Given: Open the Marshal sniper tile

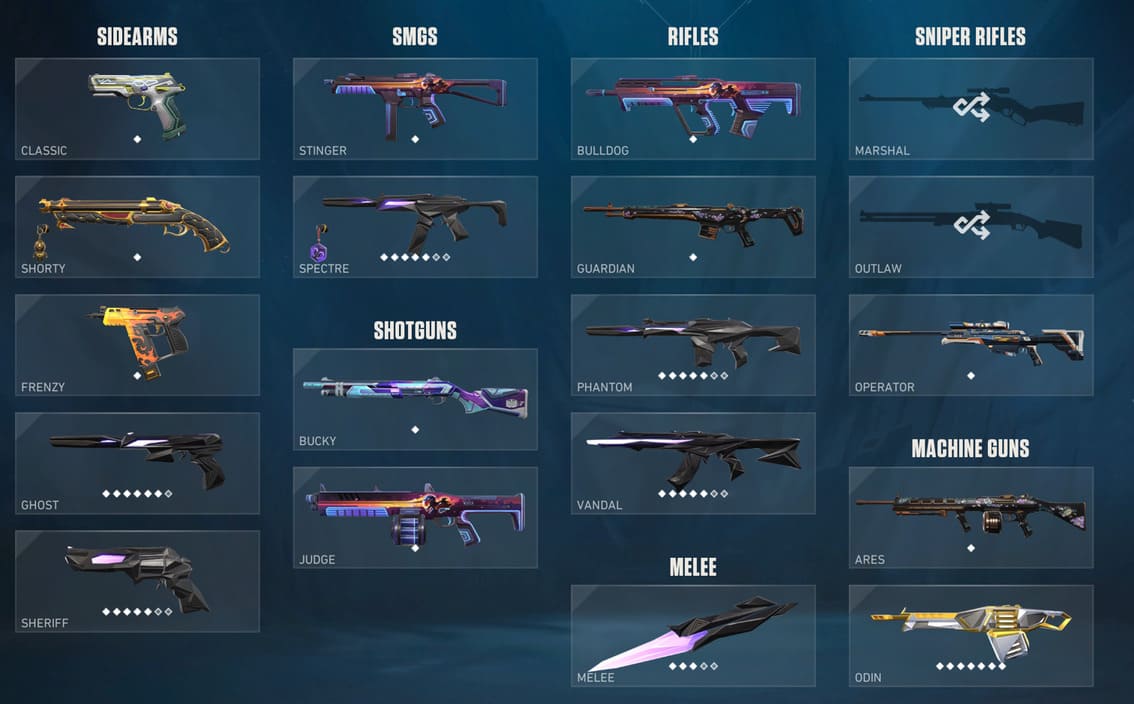Looking at the screenshot, I should point(971,108).
